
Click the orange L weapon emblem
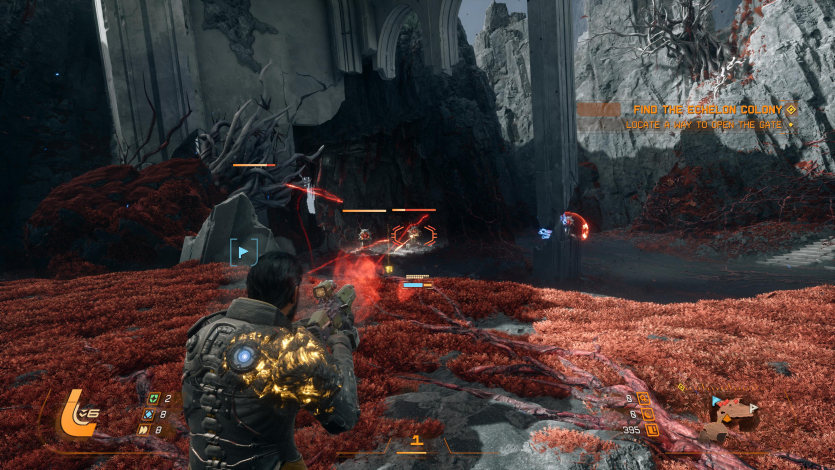tap(77, 412)
